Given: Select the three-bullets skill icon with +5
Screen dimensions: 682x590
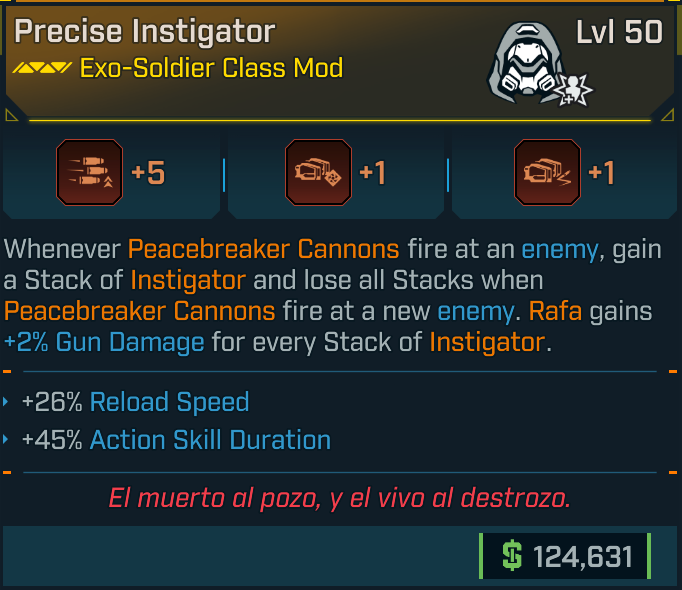Looking at the screenshot, I should pyautogui.click(x=90, y=174).
